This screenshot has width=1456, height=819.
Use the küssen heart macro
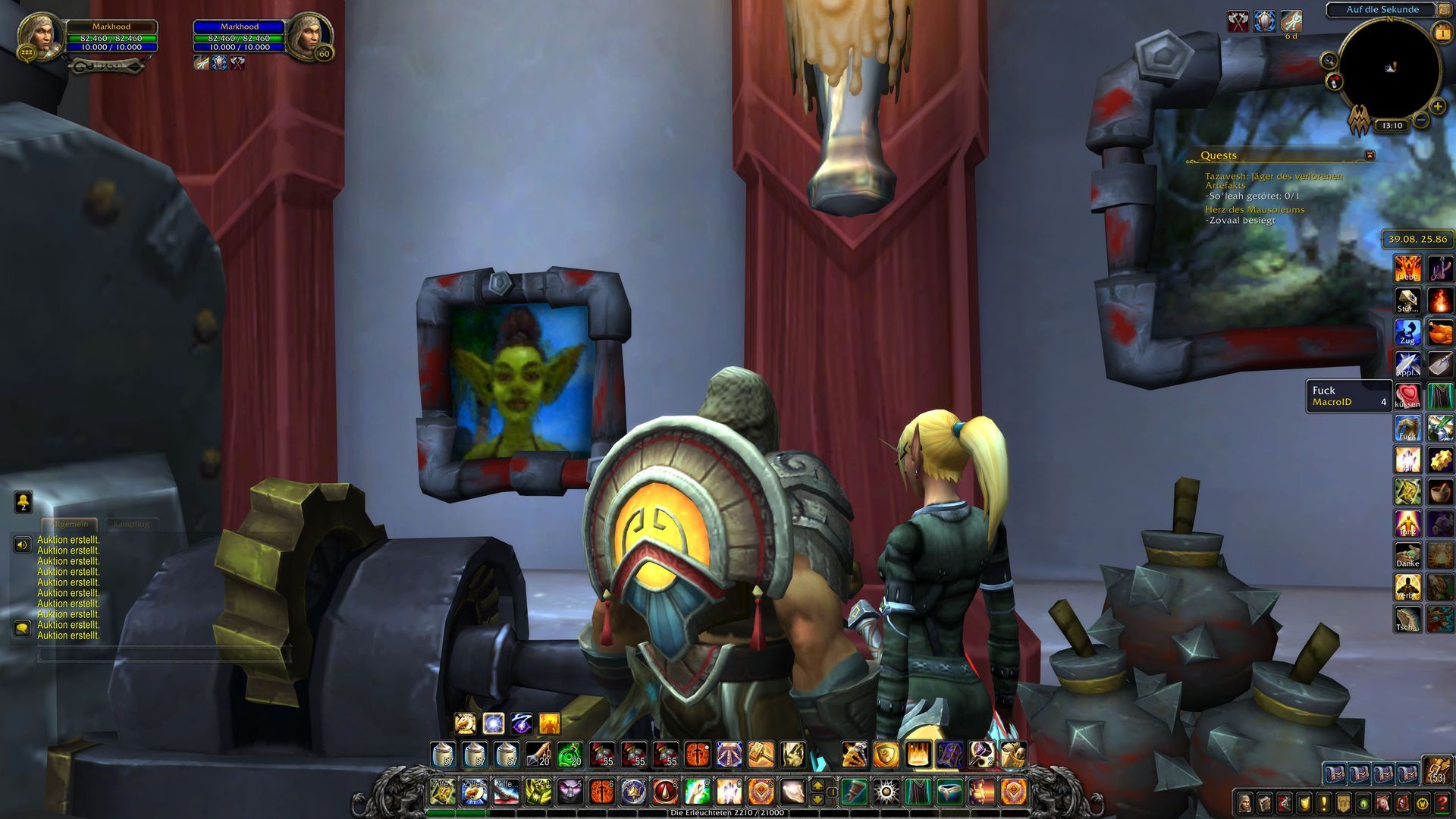pyautogui.click(x=1407, y=395)
